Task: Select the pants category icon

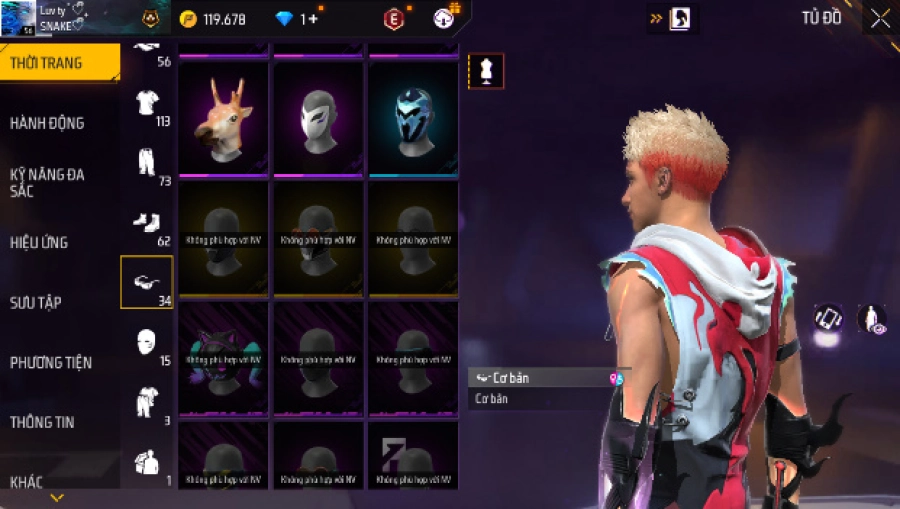Action: [147, 162]
